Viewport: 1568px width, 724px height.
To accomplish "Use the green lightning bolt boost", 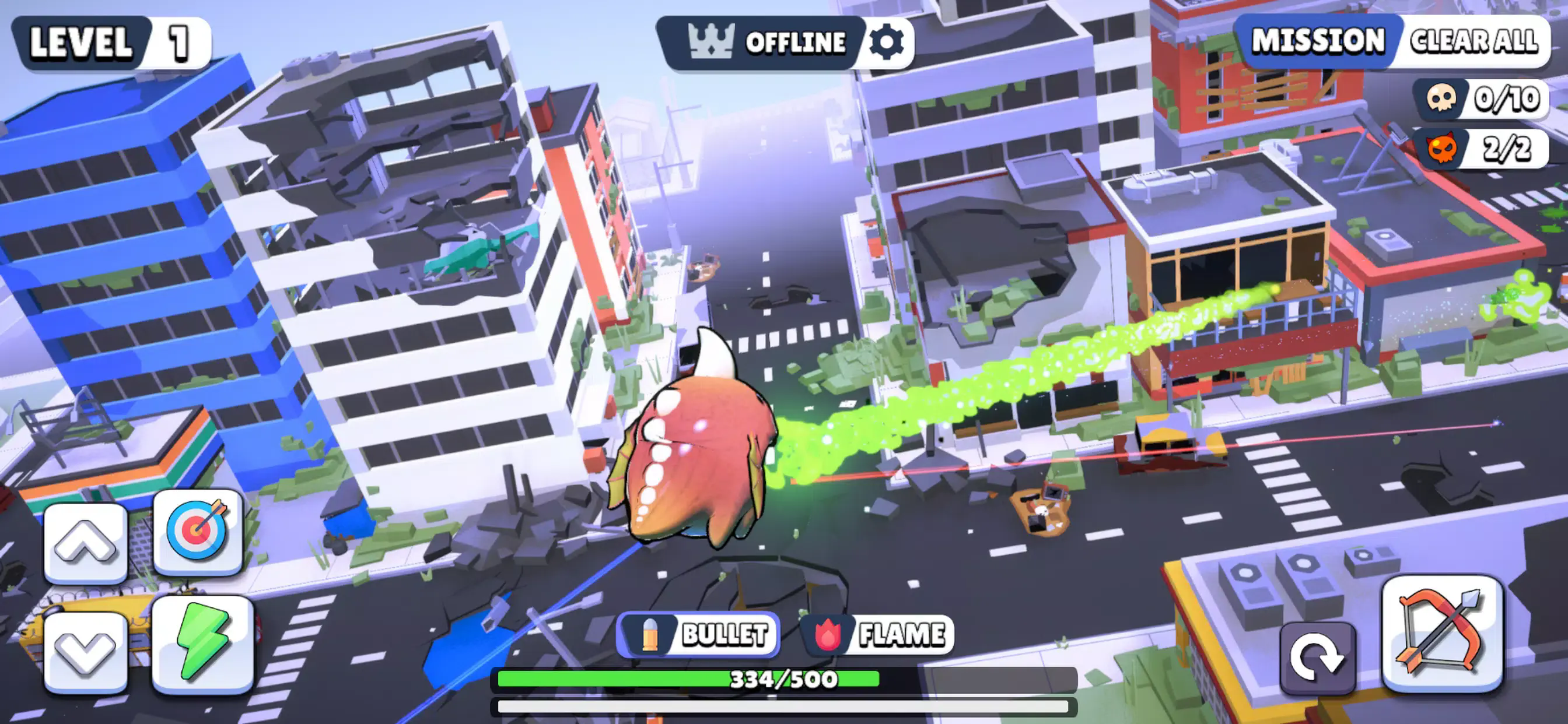I will pyautogui.click(x=202, y=642).
